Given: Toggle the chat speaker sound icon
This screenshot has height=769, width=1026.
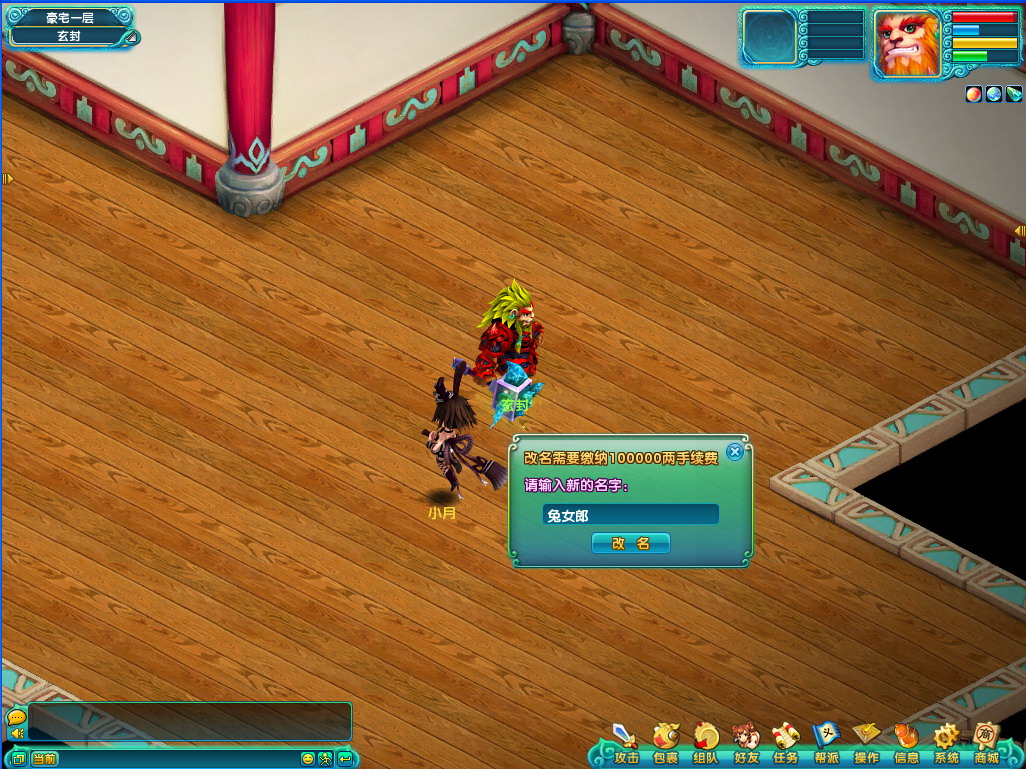Looking at the screenshot, I should pyautogui.click(x=16, y=734).
